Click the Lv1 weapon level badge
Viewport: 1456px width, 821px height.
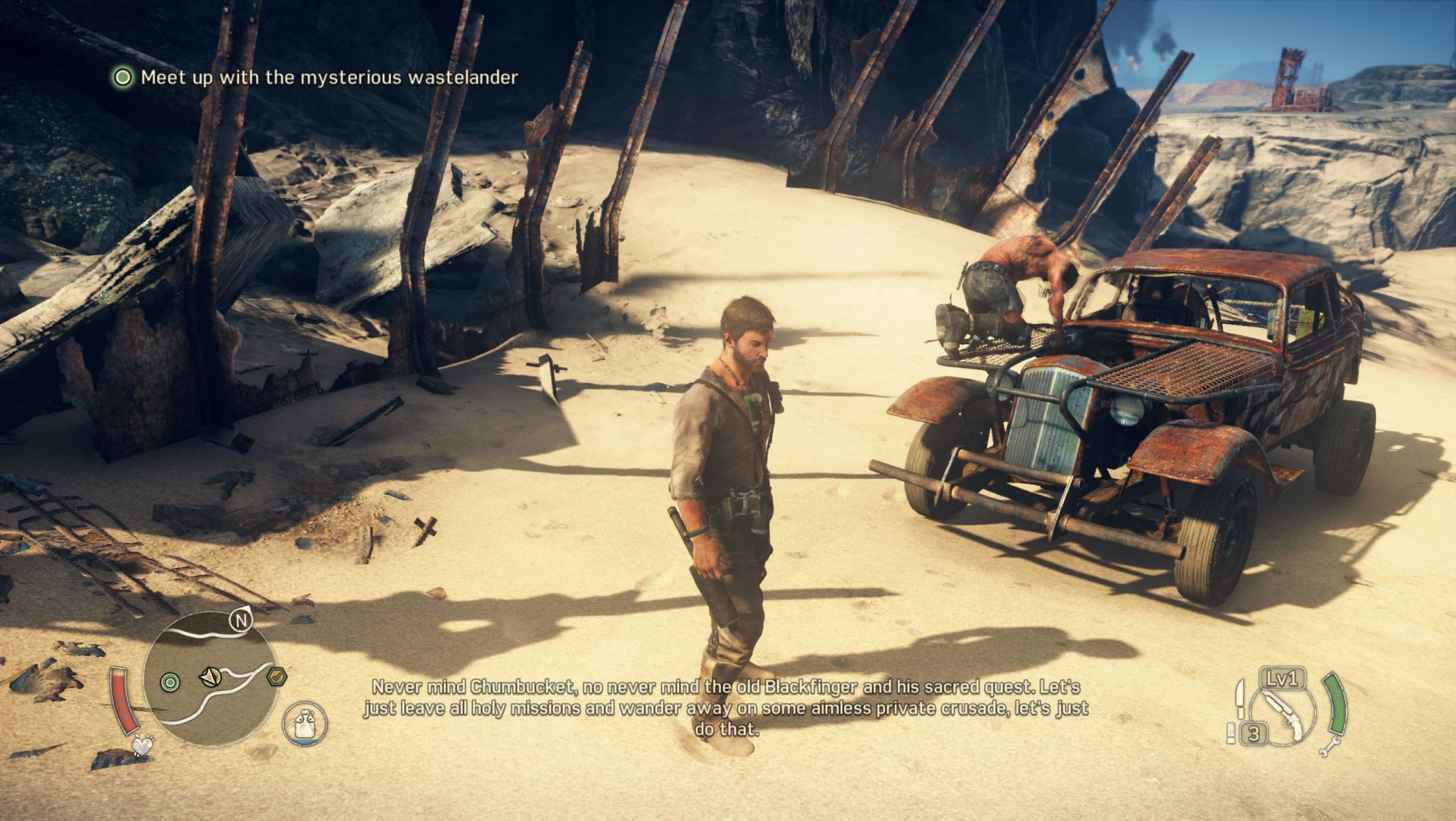(x=1281, y=680)
